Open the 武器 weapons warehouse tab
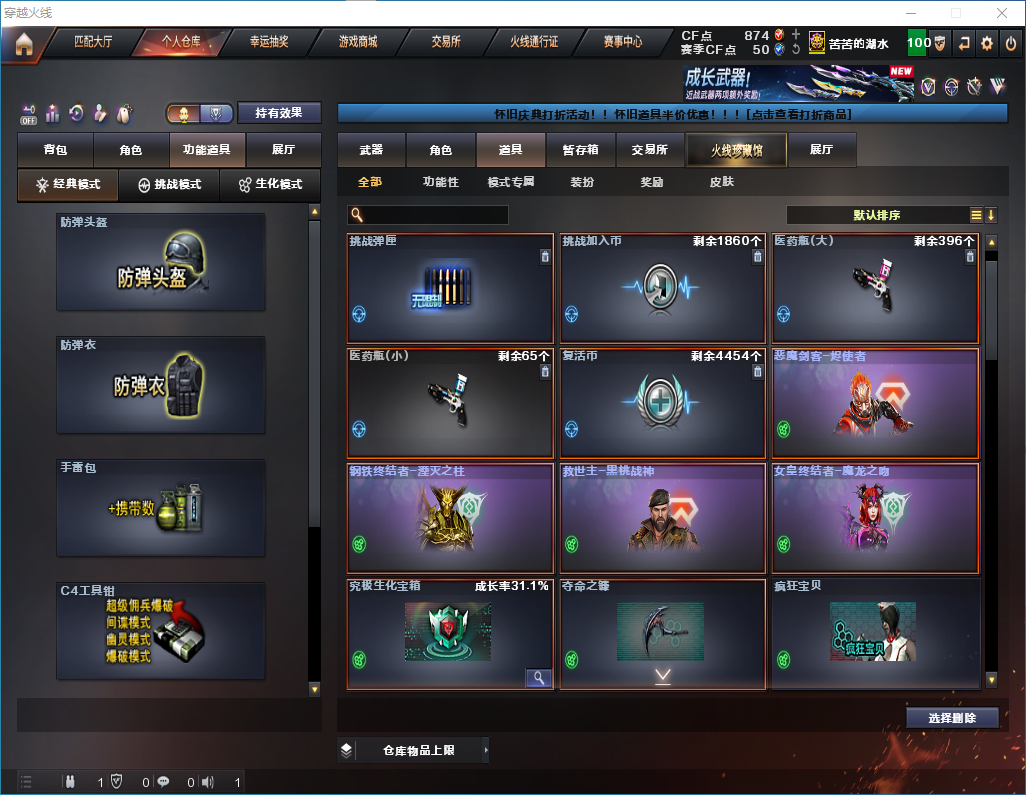1026x795 pixels. pyautogui.click(x=371, y=150)
